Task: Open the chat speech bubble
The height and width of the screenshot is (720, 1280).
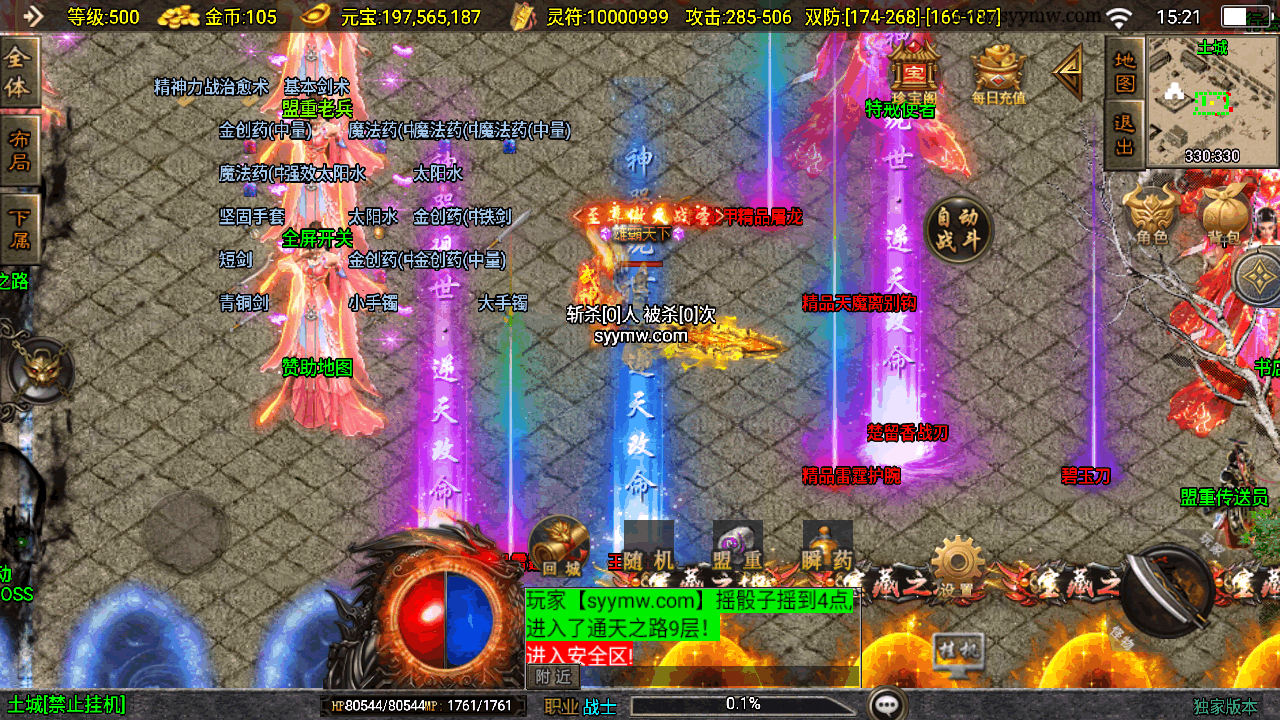Action: (887, 705)
